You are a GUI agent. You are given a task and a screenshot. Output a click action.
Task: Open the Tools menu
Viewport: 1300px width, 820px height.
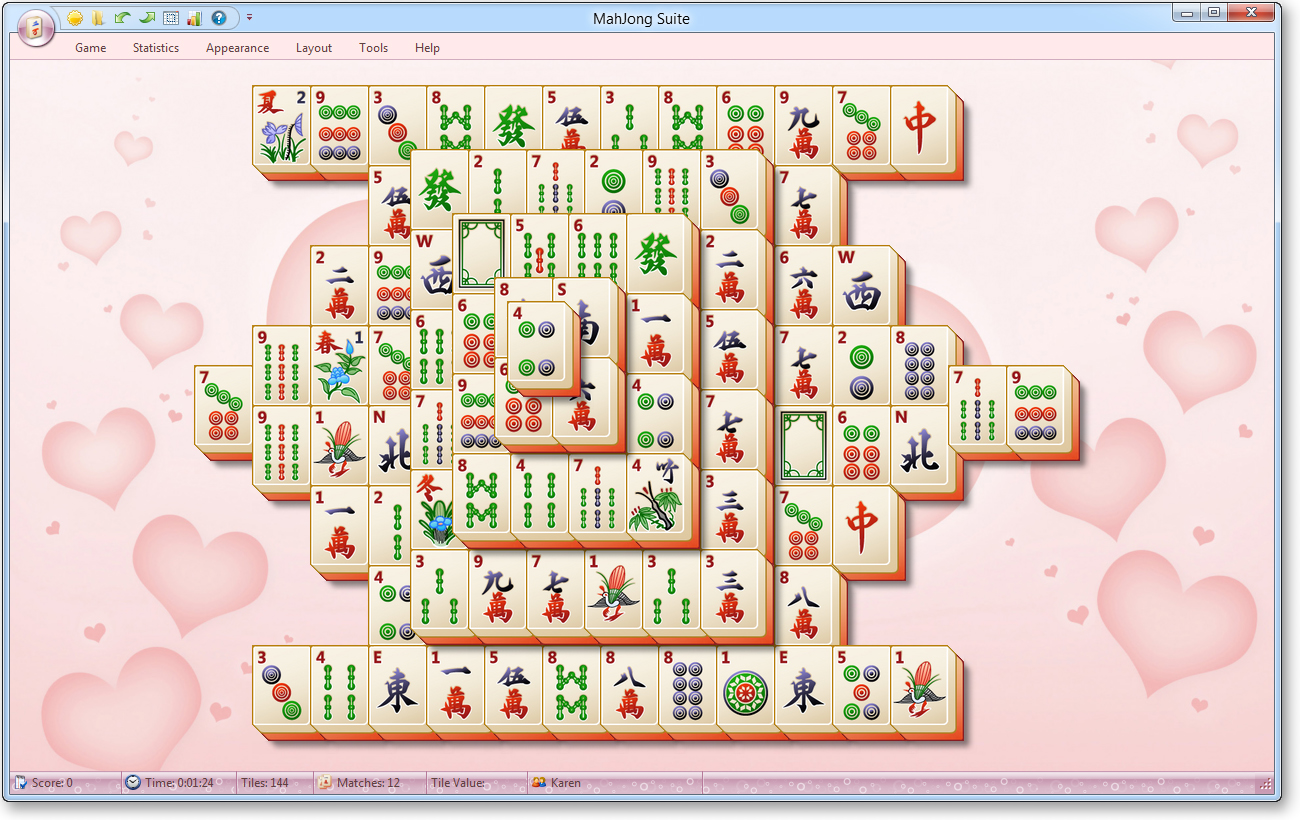coord(373,48)
